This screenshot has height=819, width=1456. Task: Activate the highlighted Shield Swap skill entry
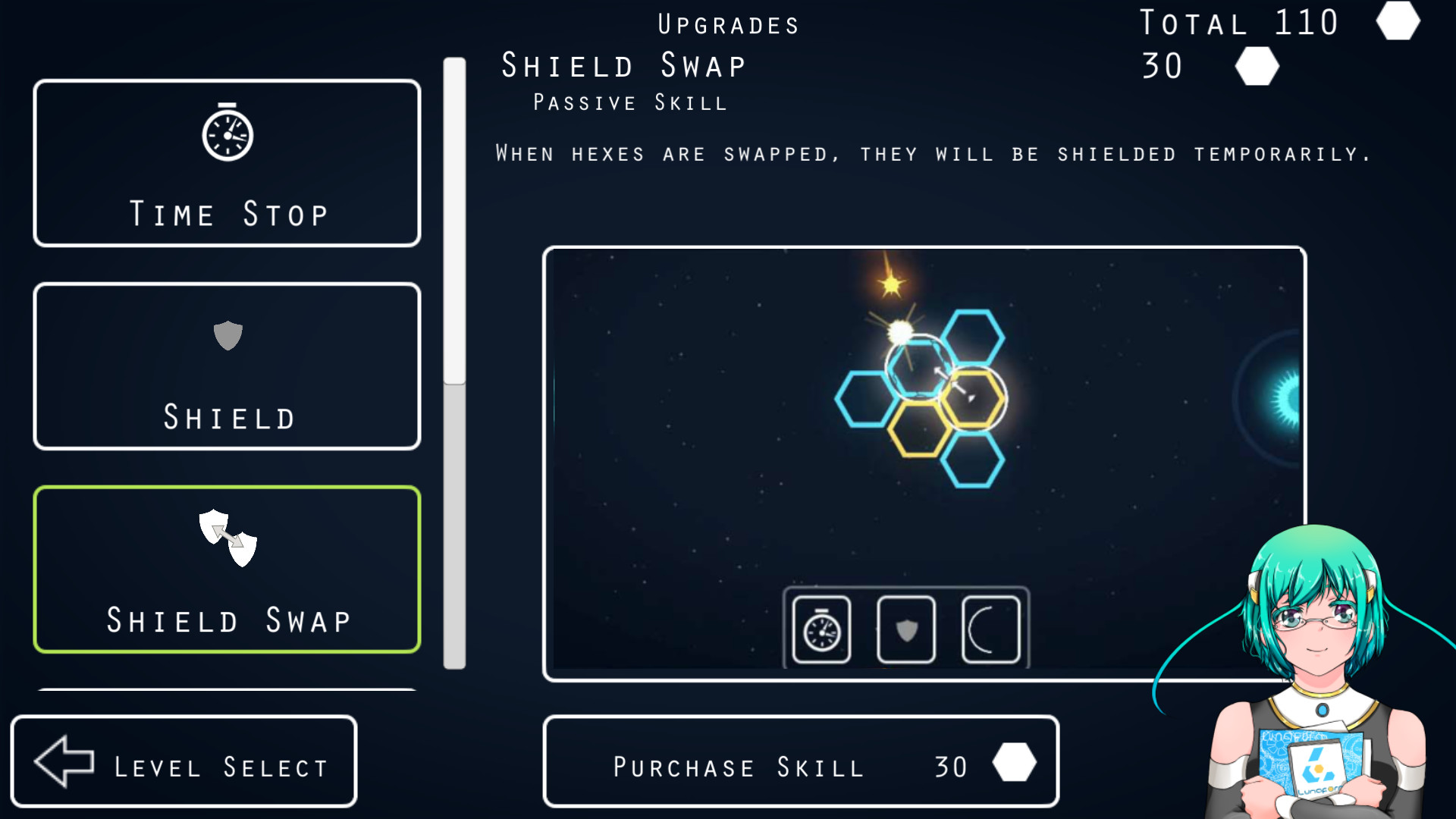227,569
